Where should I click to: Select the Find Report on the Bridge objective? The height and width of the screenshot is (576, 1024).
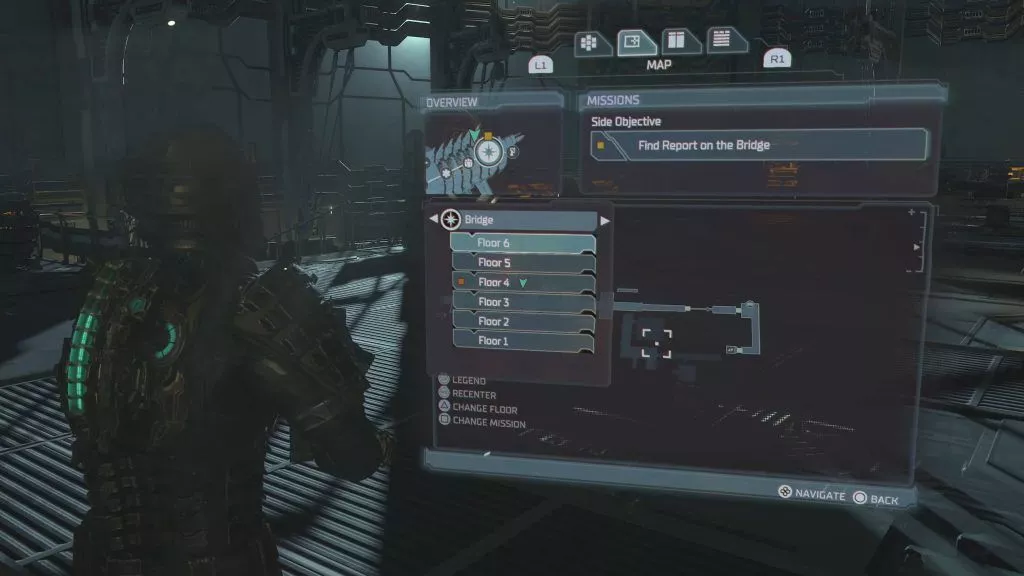pyautogui.click(x=756, y=145)
